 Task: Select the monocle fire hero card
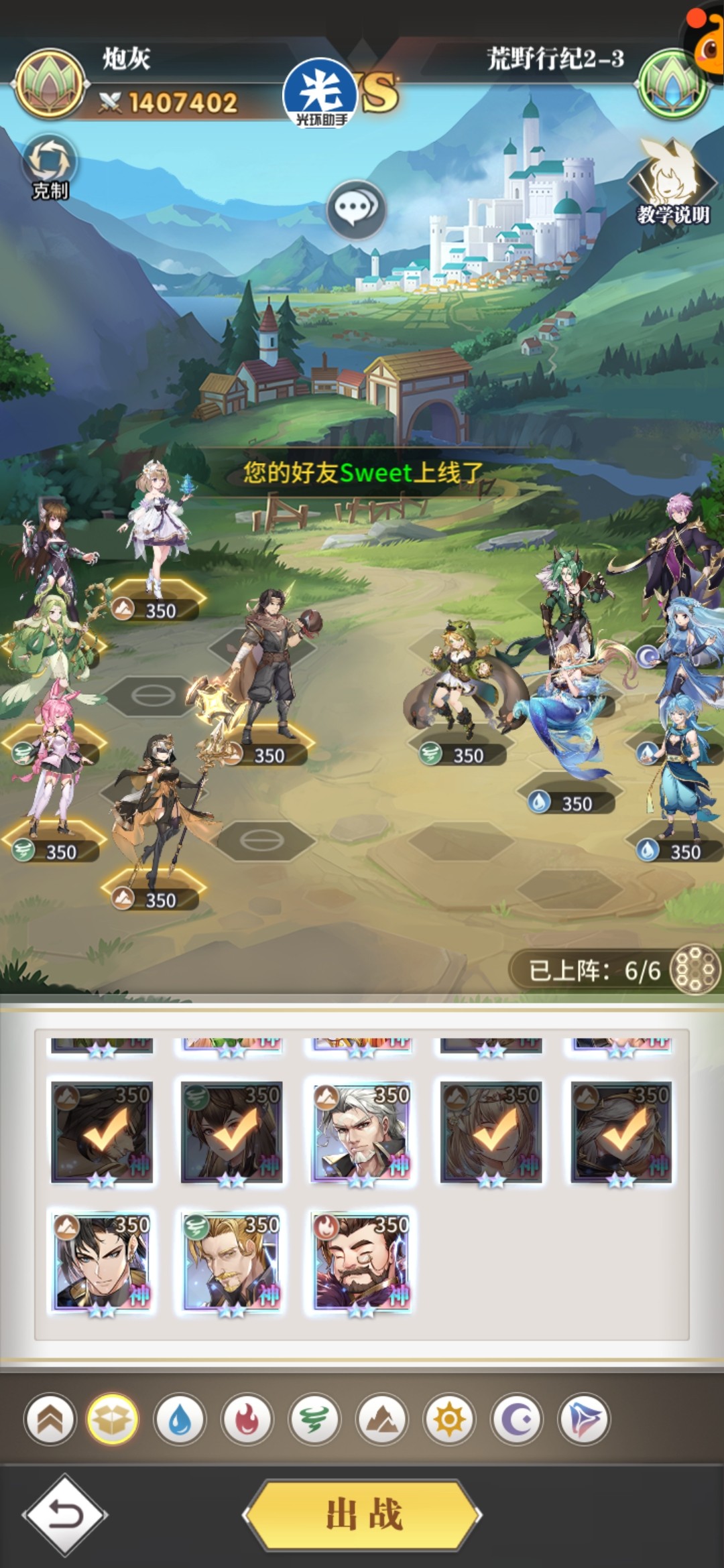click(x=362, y=1262)
